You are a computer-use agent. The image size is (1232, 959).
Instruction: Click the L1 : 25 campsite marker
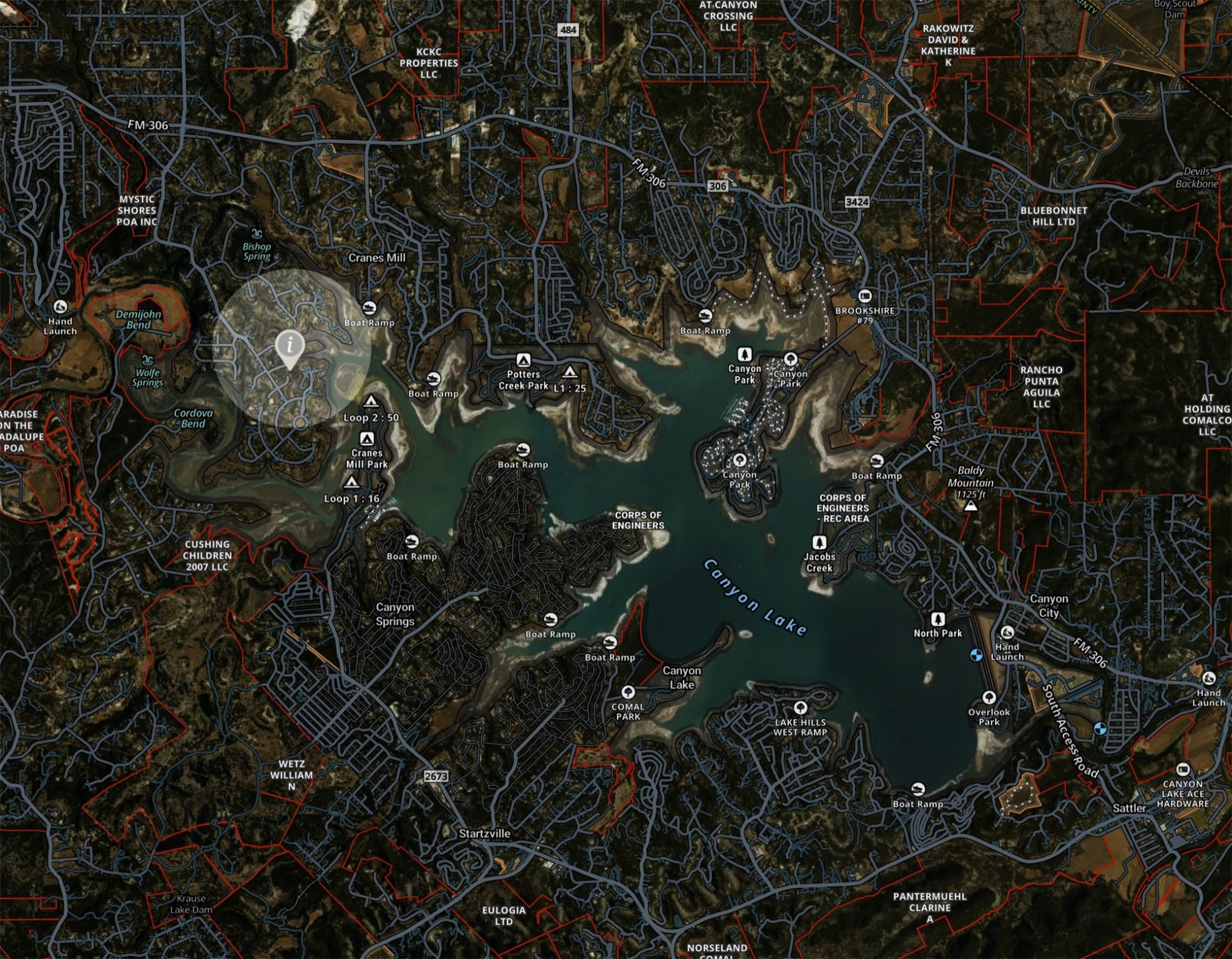569,373
